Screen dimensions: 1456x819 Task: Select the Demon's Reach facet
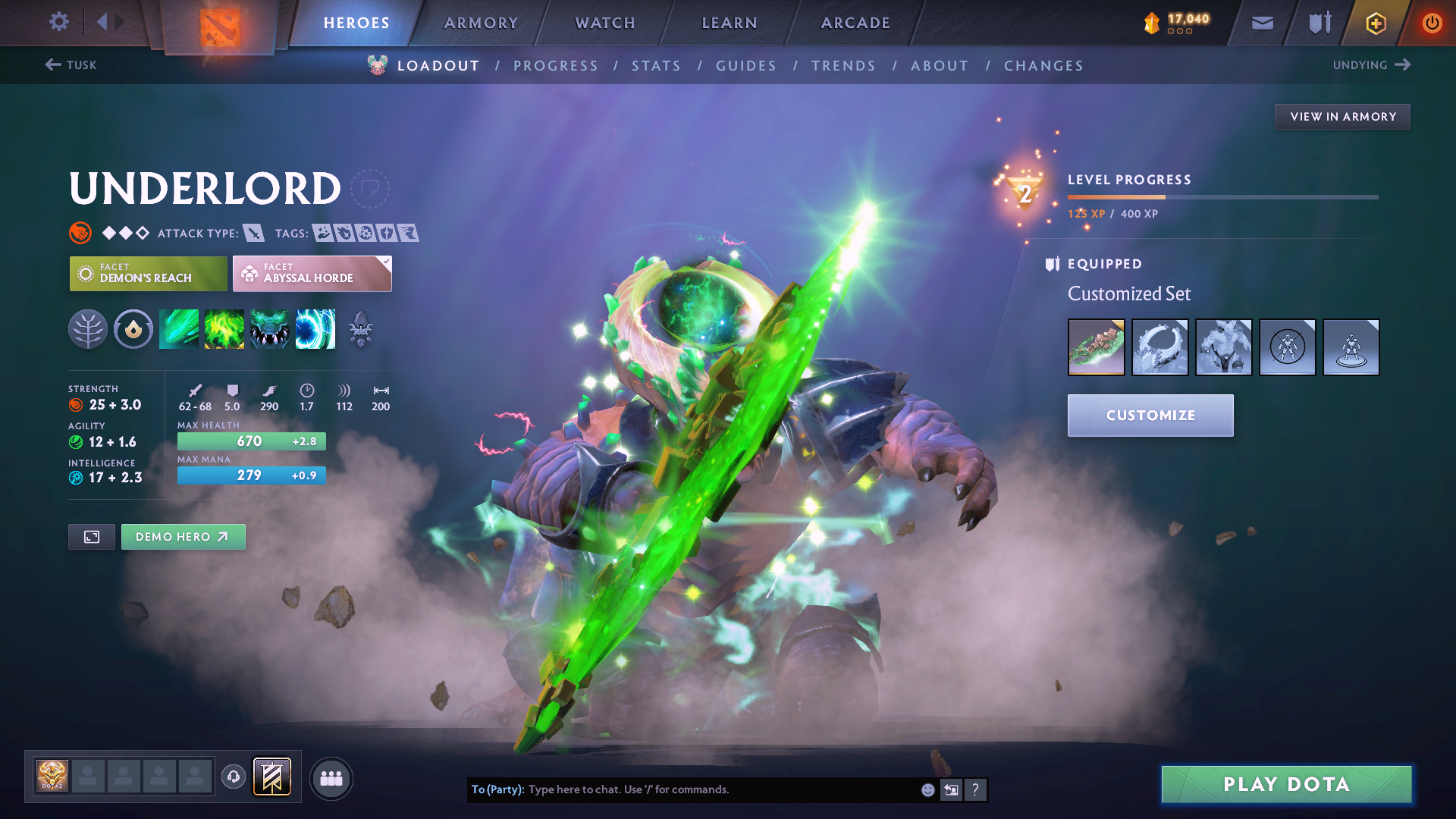(147, 273)
